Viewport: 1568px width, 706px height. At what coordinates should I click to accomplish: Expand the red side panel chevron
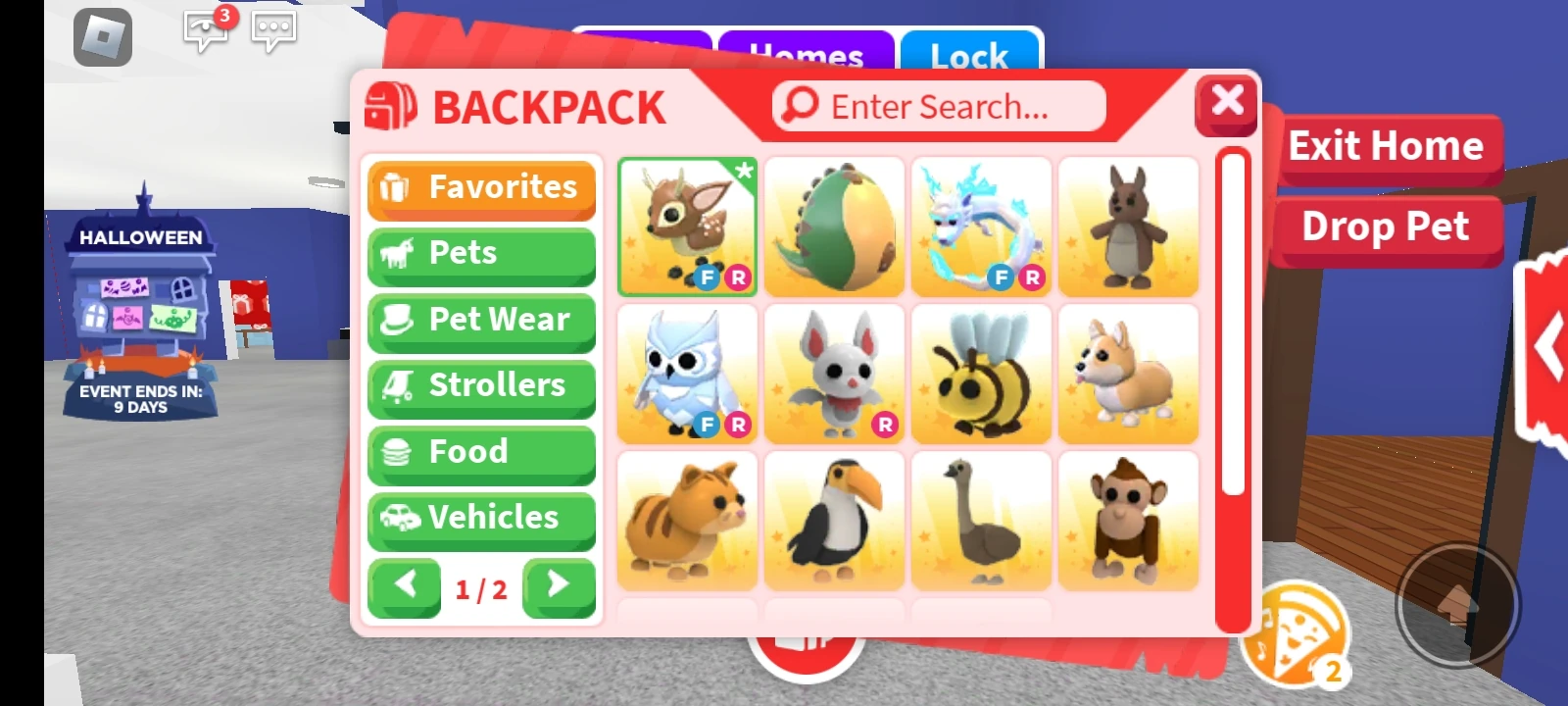point(1549,342)
